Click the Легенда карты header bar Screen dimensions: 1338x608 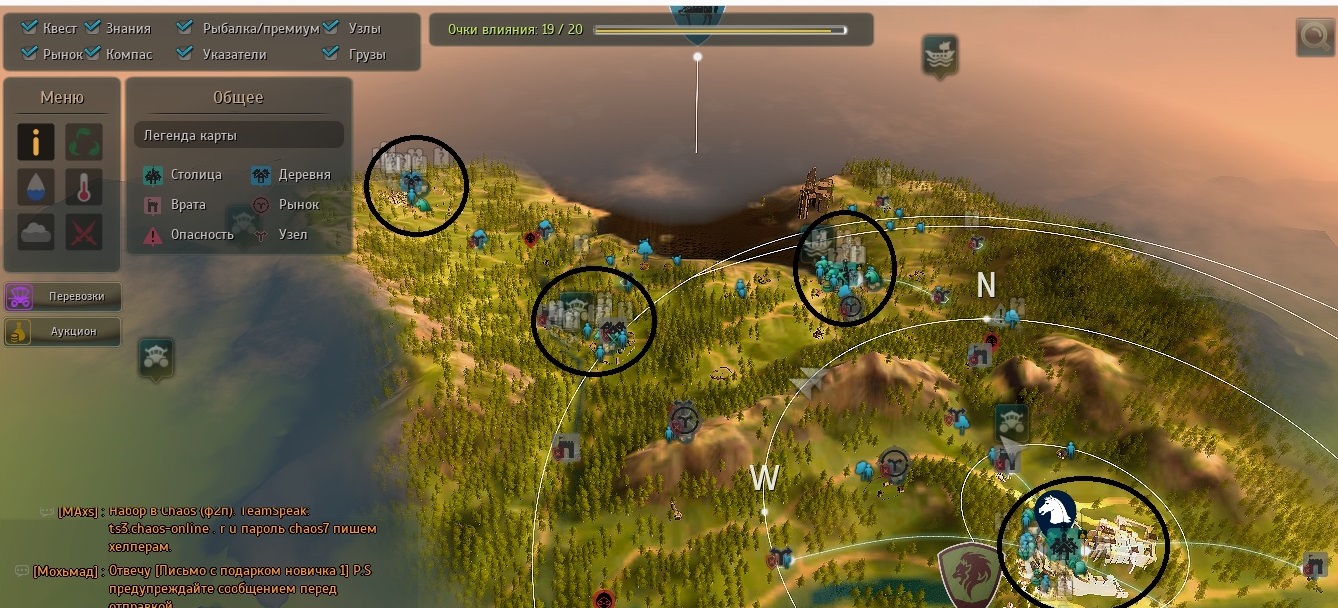[238, 135]
